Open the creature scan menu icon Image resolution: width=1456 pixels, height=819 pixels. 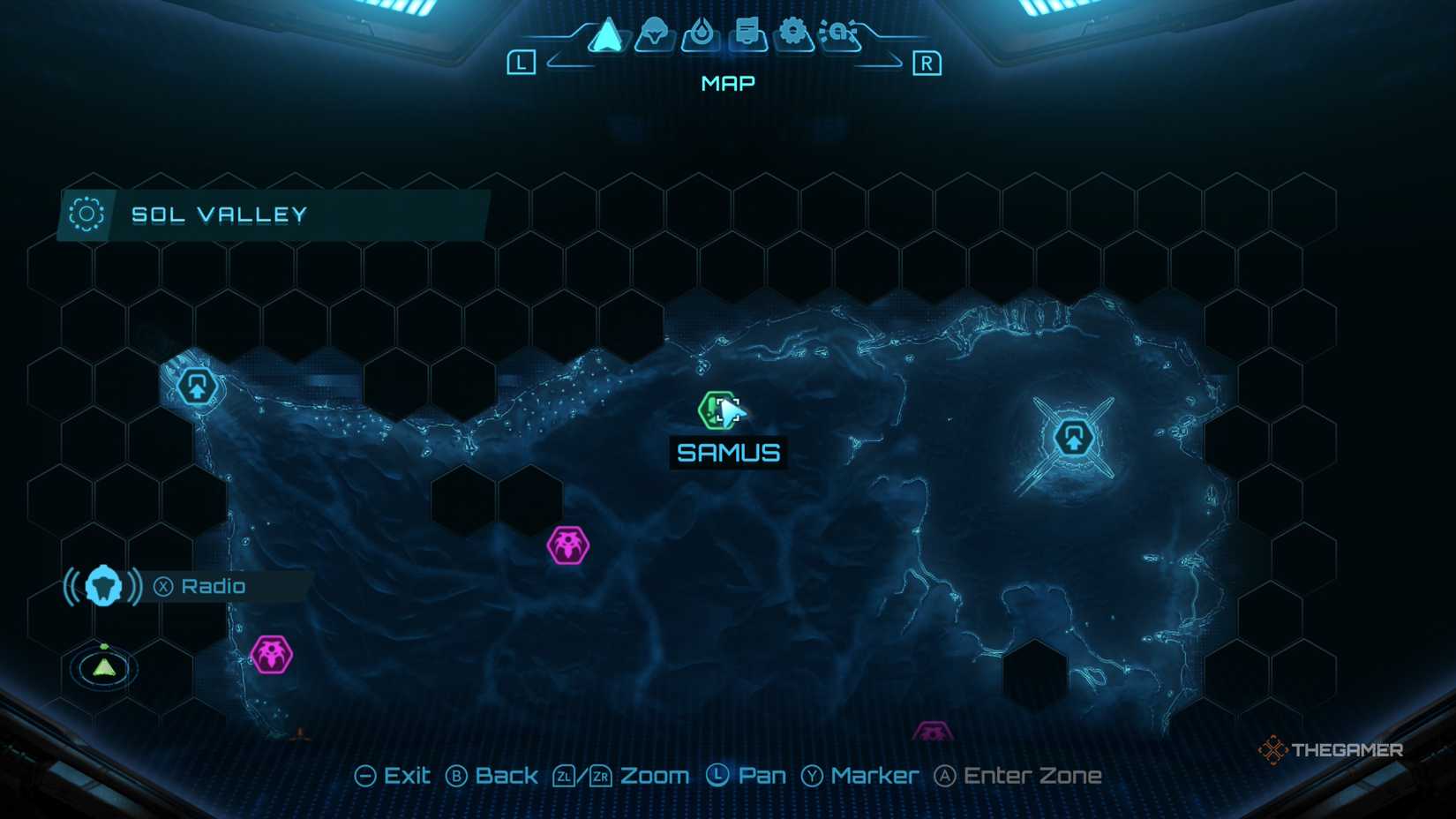point(654,34)
